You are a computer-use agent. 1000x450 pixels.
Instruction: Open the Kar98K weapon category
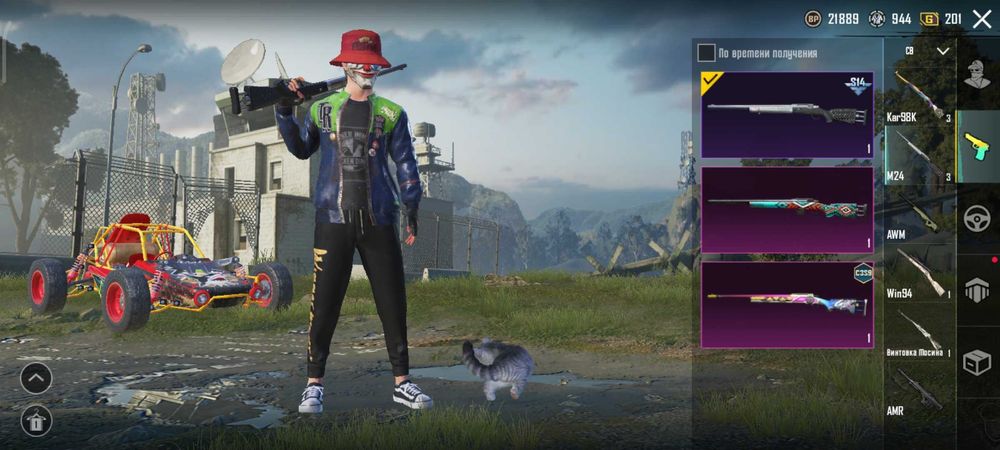(x=916, y=97)
